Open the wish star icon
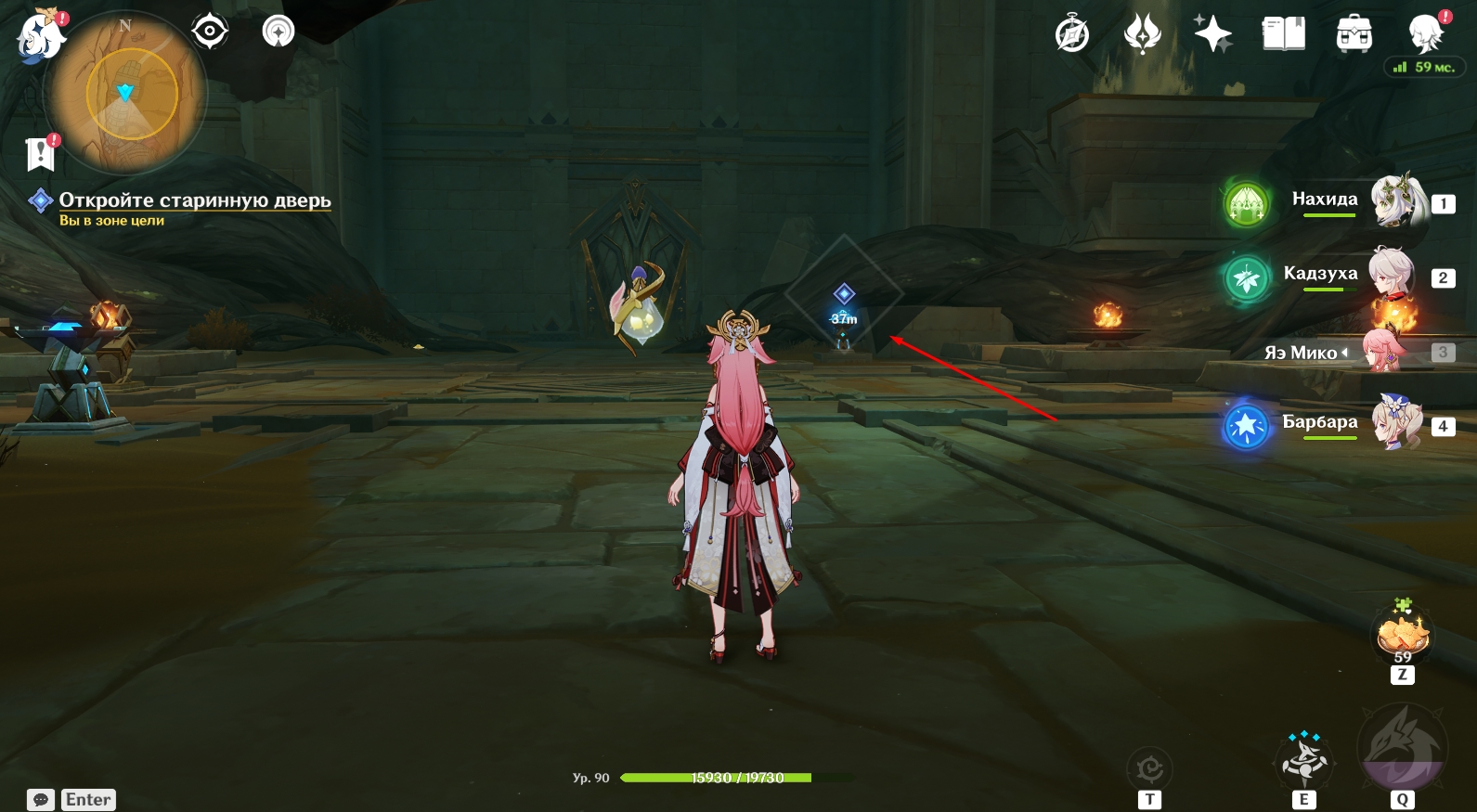Screen dimensions: 1477x812 pyautogui.click(x=1212, y=34)
